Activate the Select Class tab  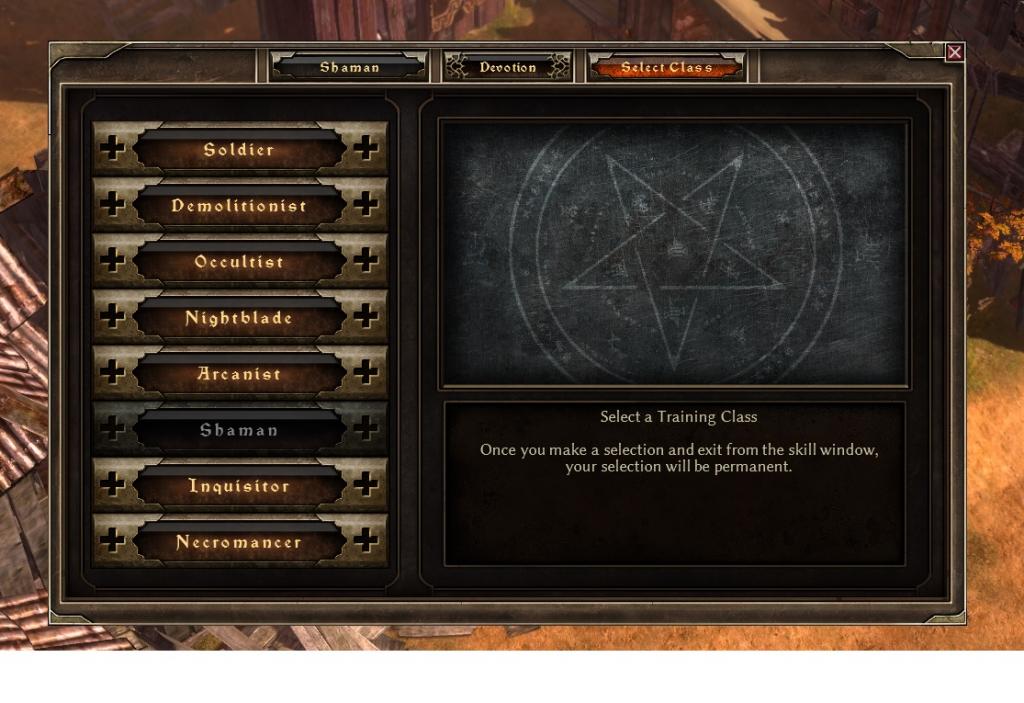tap(667, 67)
